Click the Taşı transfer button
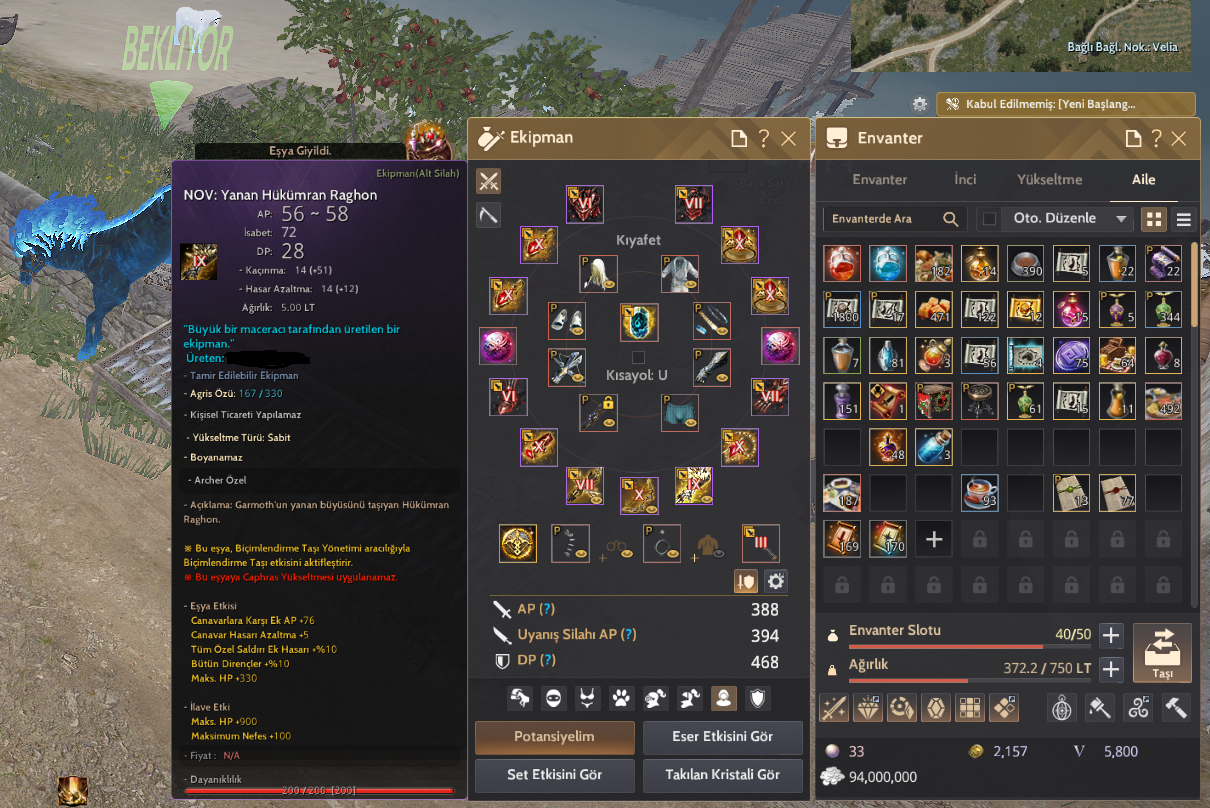Screen dimensions: 1210x808 coord(1163,653)
